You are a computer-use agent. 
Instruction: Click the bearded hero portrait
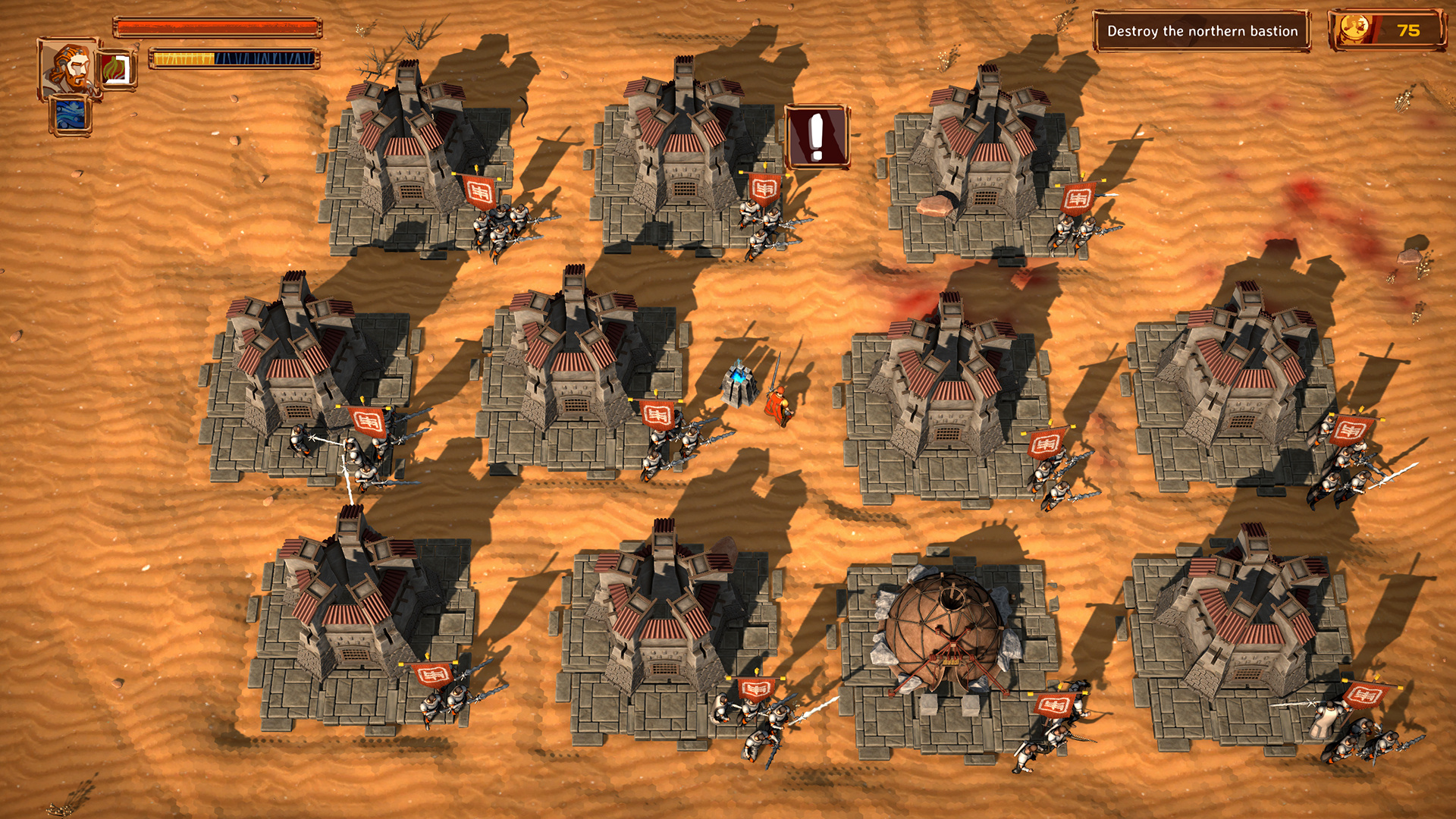coord(67,68)
